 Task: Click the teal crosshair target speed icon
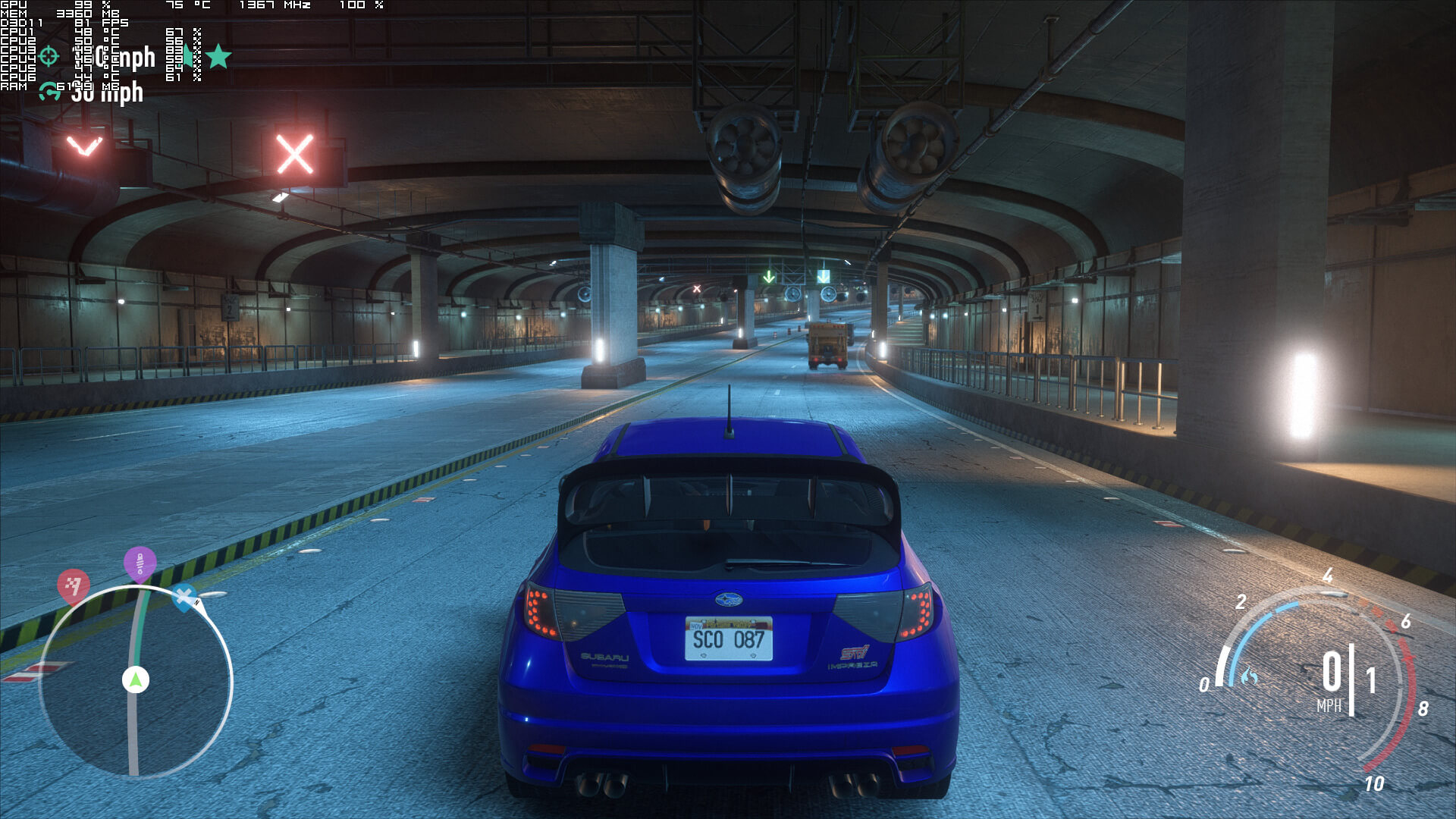(x=49, y=55)
